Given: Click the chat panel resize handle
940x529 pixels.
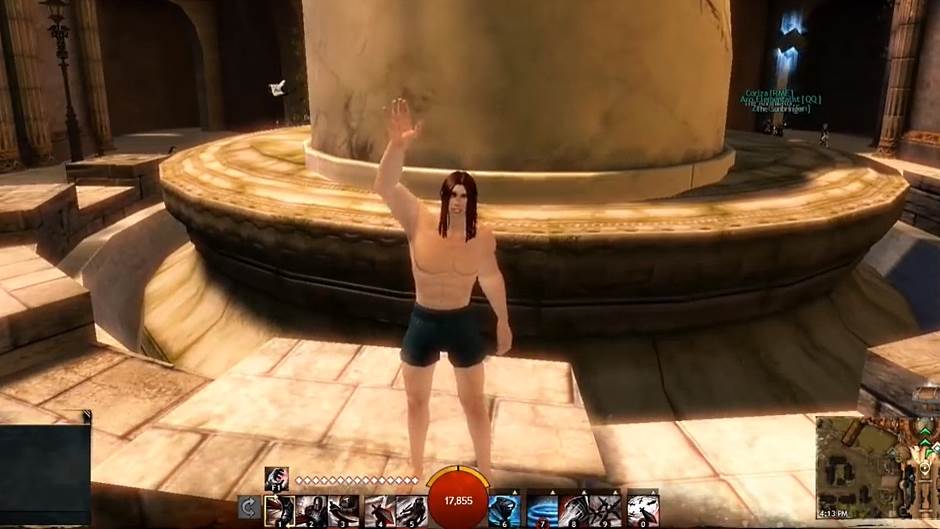Looking at the screenshot, I should (87, 415).
